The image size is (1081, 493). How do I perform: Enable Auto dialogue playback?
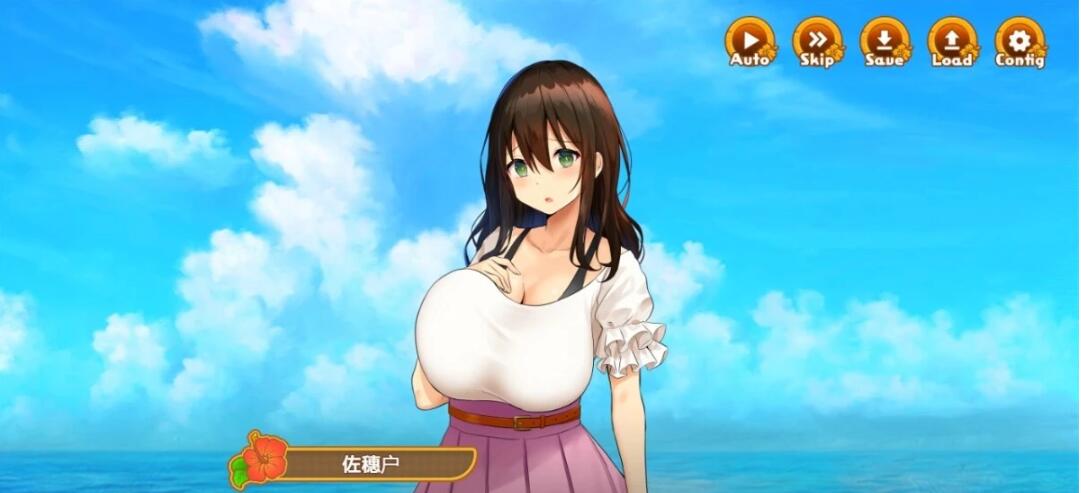[749, 42]
